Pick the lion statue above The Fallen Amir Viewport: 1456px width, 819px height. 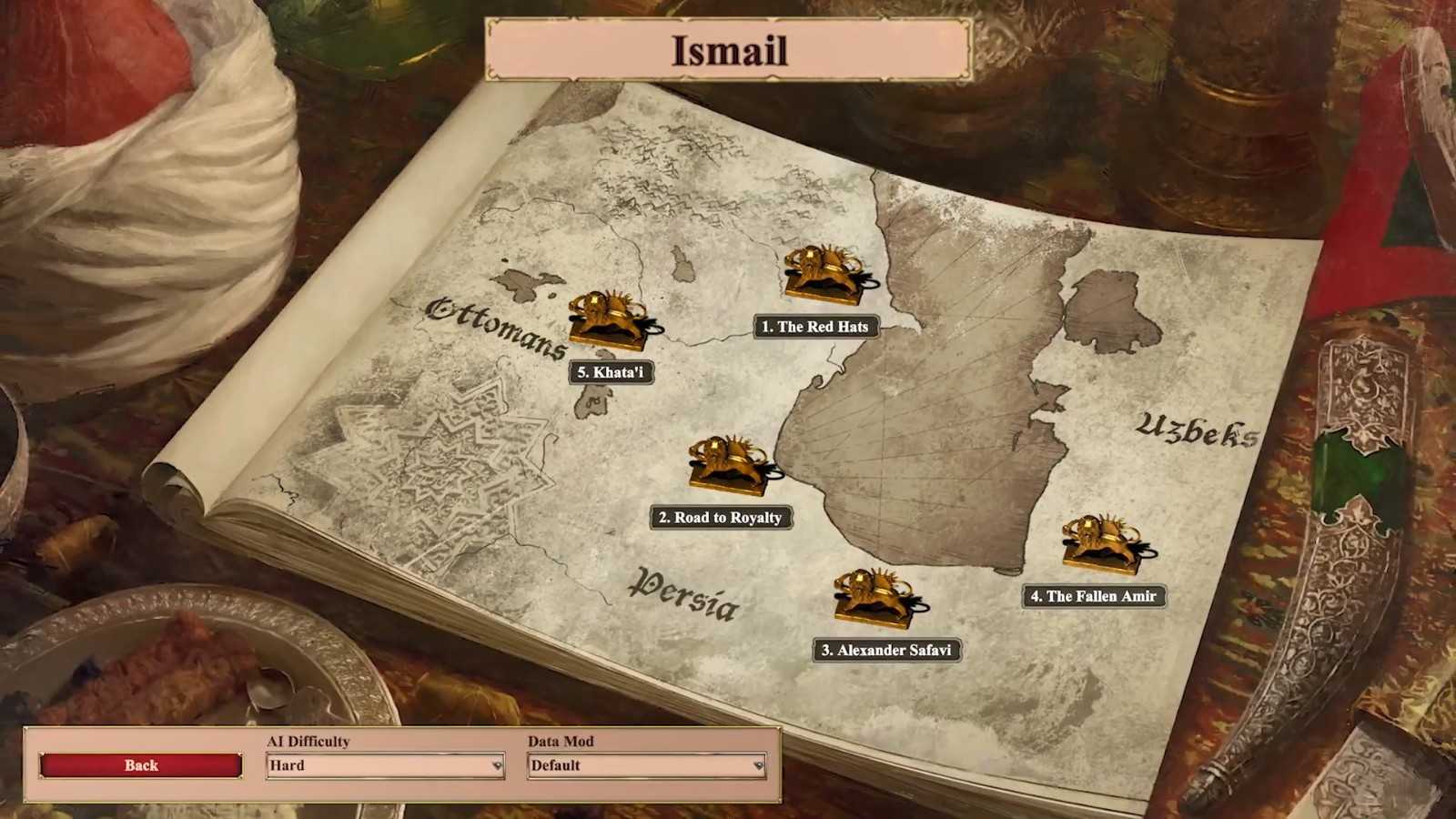pyautogui.click(x=1103, y=543)
